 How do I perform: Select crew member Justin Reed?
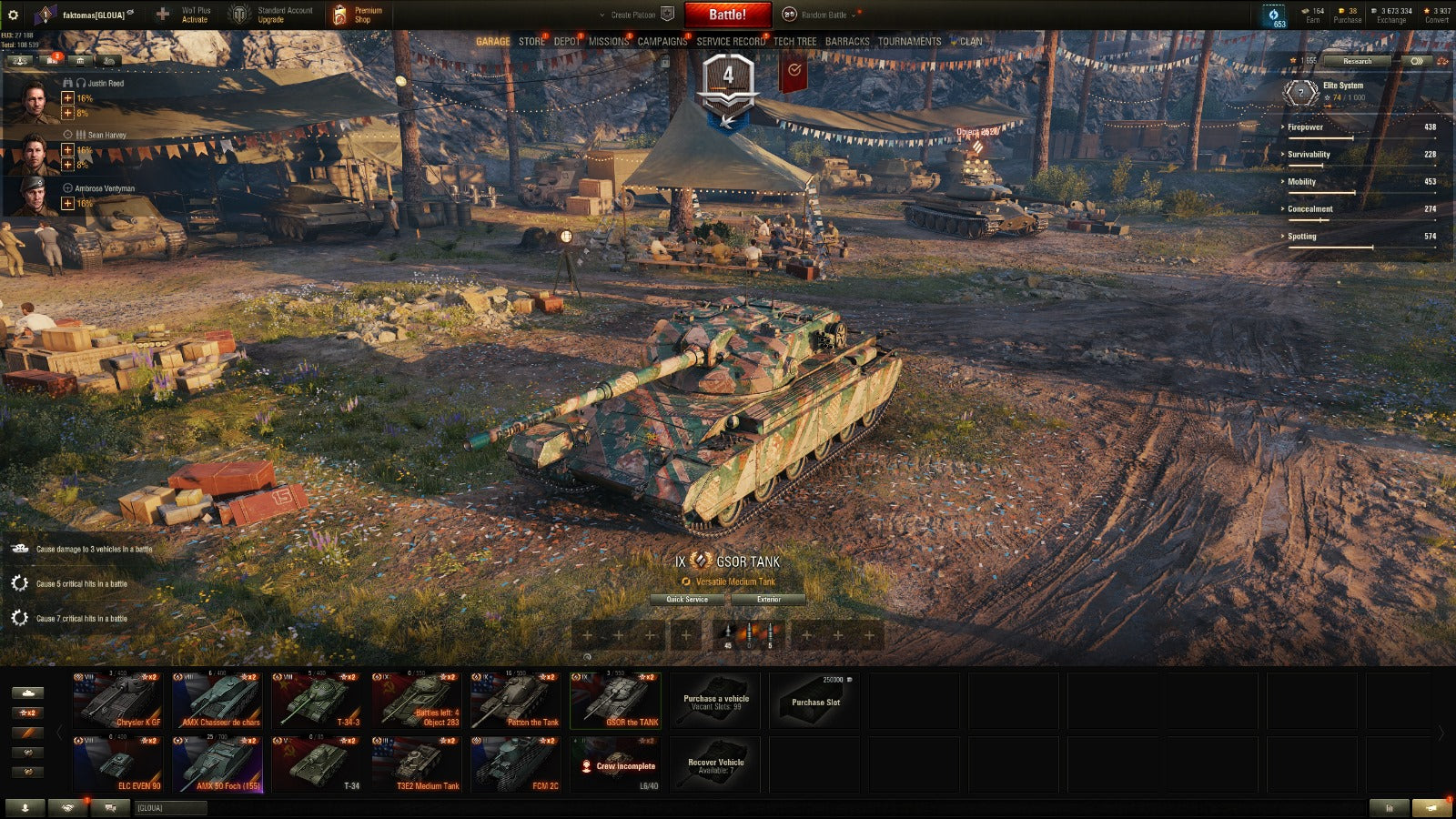[35, 99]
